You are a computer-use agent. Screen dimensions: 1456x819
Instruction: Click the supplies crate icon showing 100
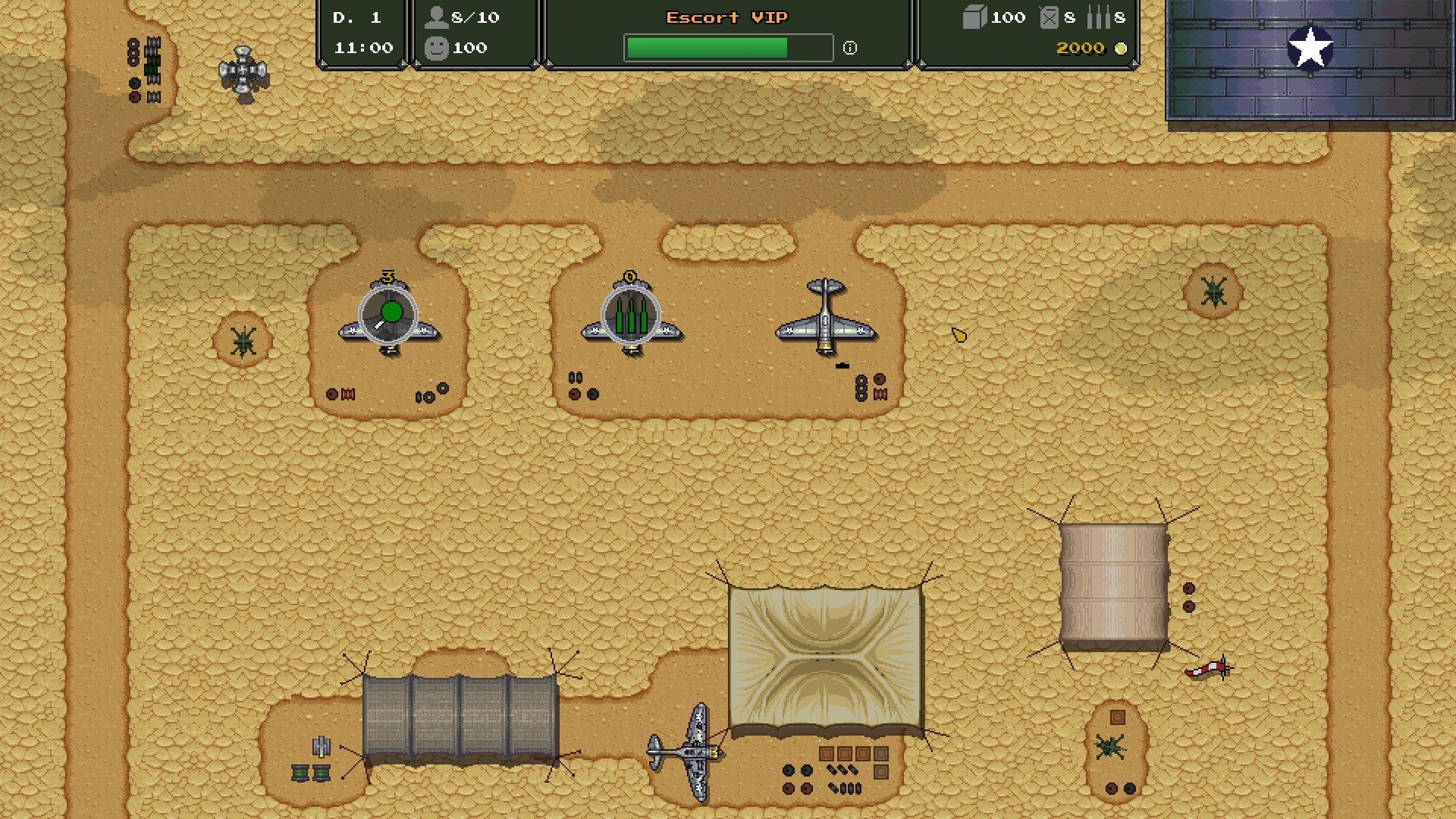974,17
